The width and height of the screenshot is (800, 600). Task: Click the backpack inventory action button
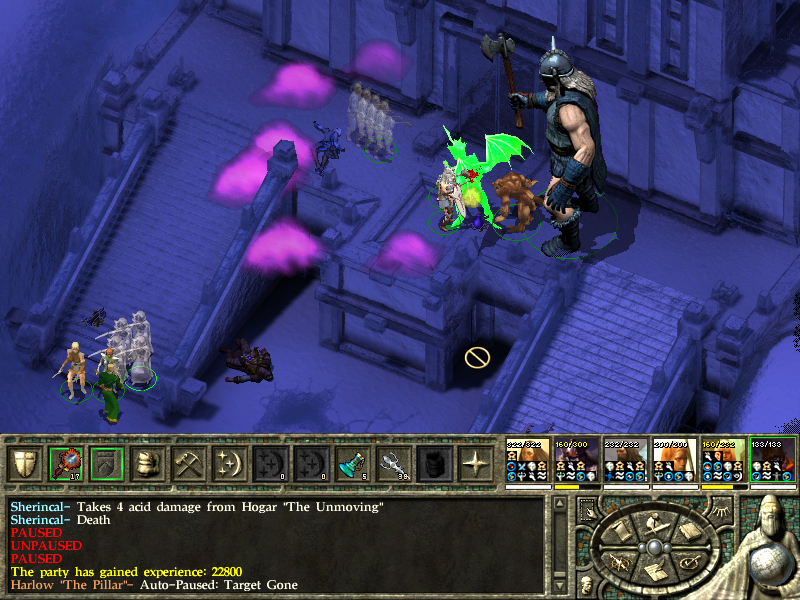pyautogui.click(x=147, y=464)
